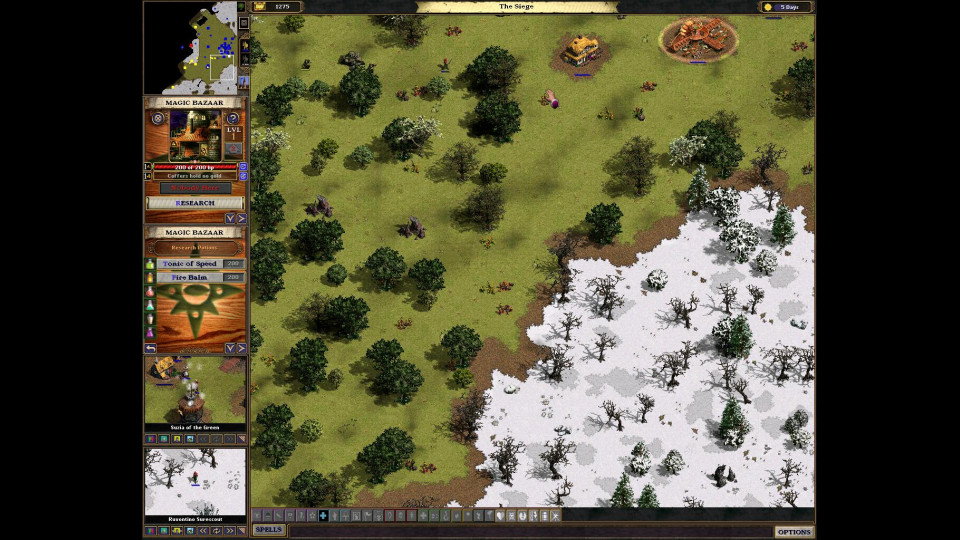
Task: Research the Fire Balm potion
Action: coord(190,277)
